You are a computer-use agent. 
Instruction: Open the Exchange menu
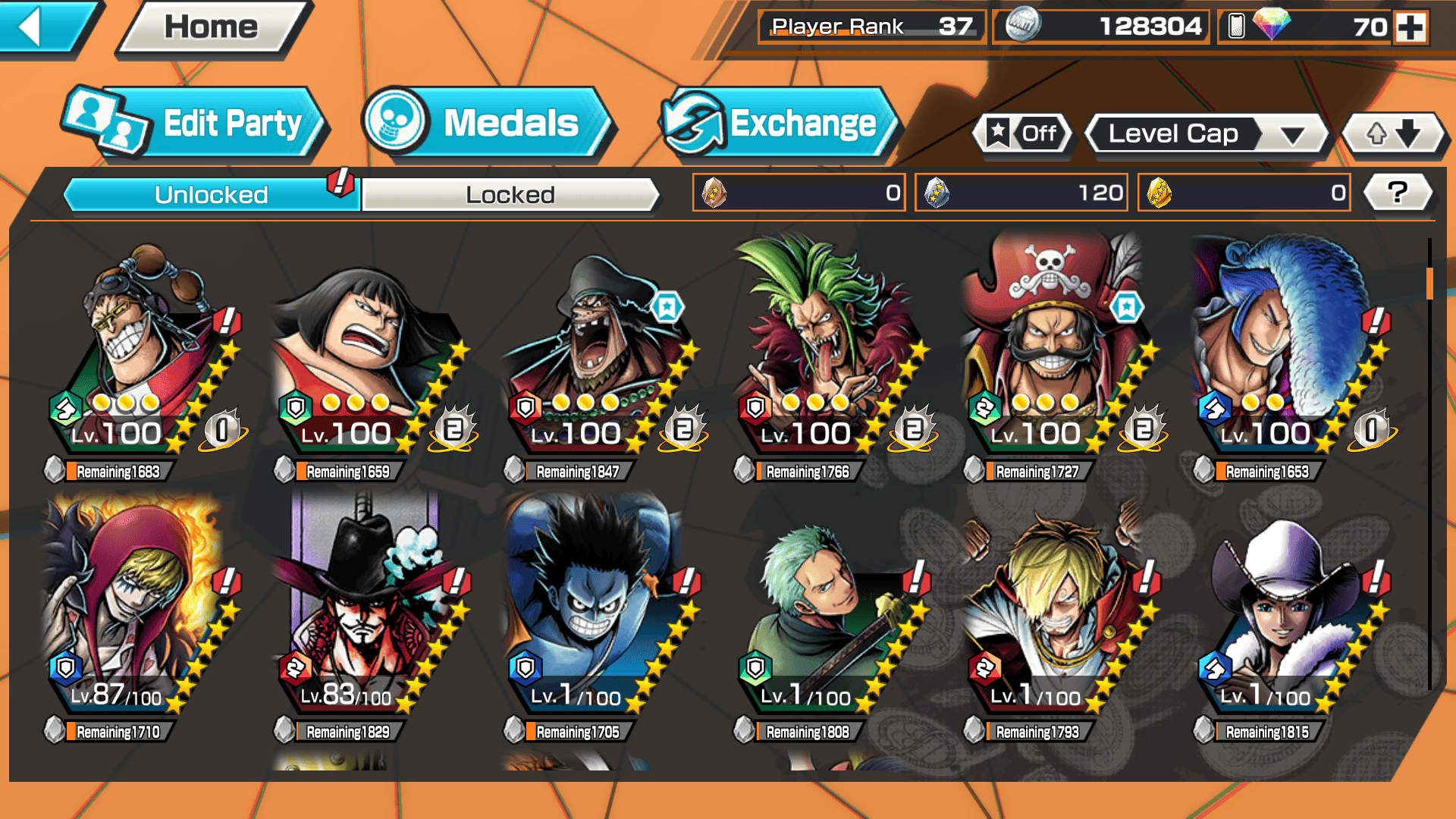[780, 124]
